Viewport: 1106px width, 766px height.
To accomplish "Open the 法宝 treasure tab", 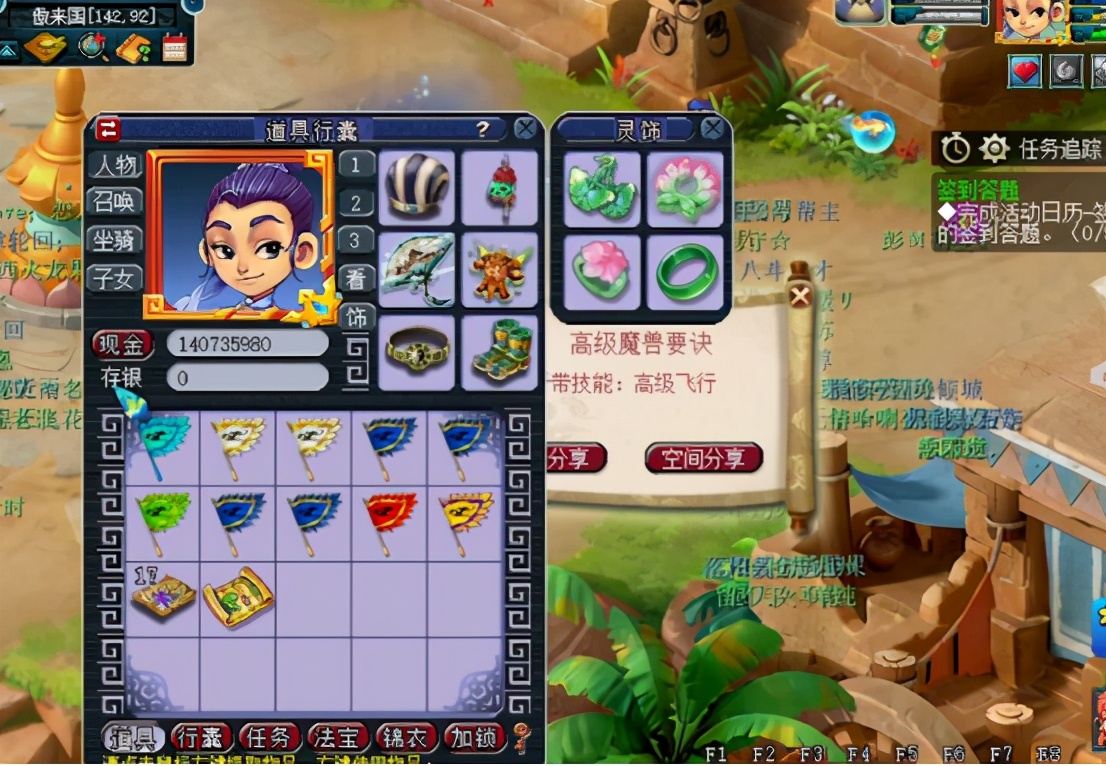I will pos(338,738).
